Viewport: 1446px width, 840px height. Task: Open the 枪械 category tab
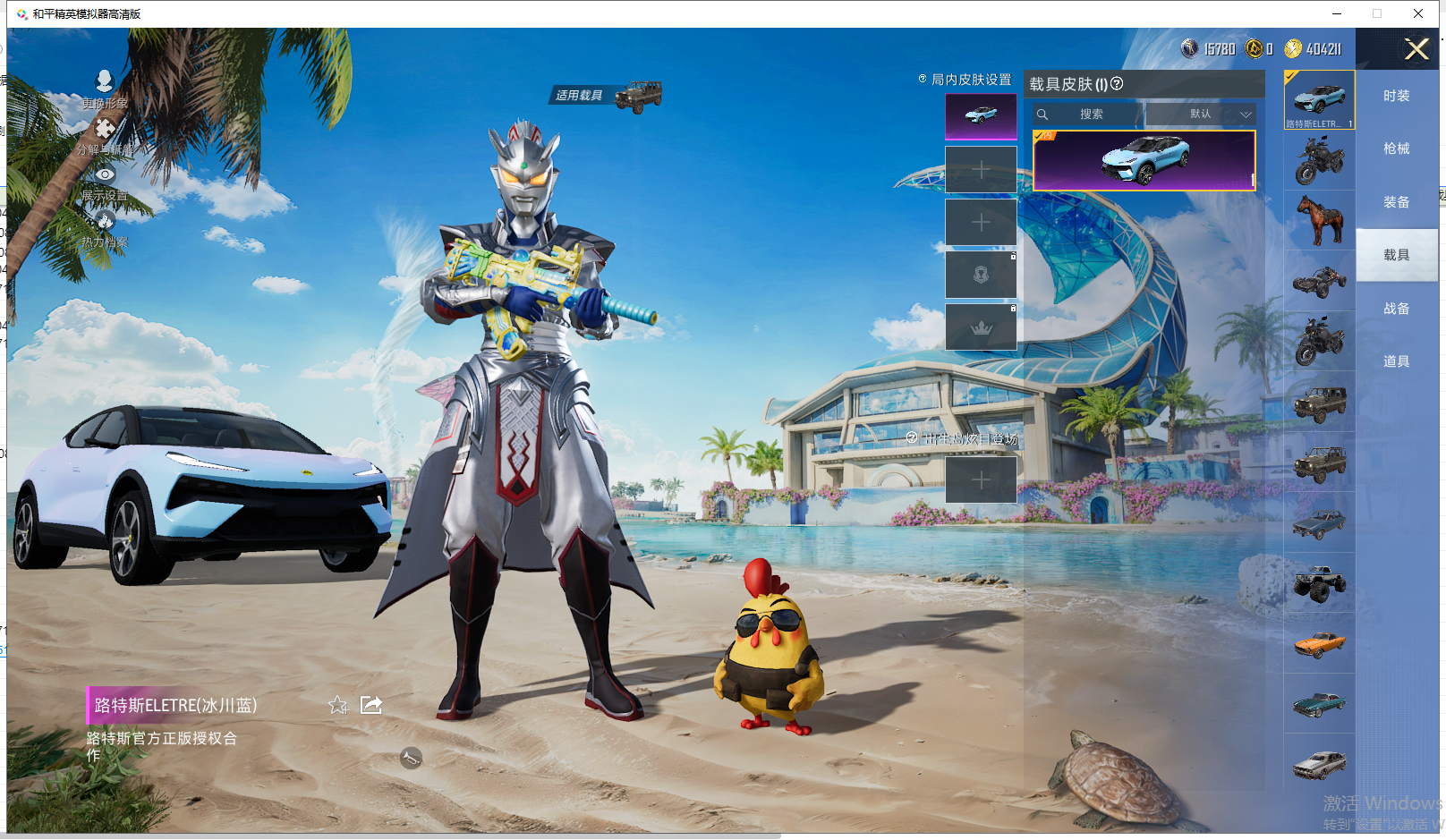click(x=1396, y=148)
